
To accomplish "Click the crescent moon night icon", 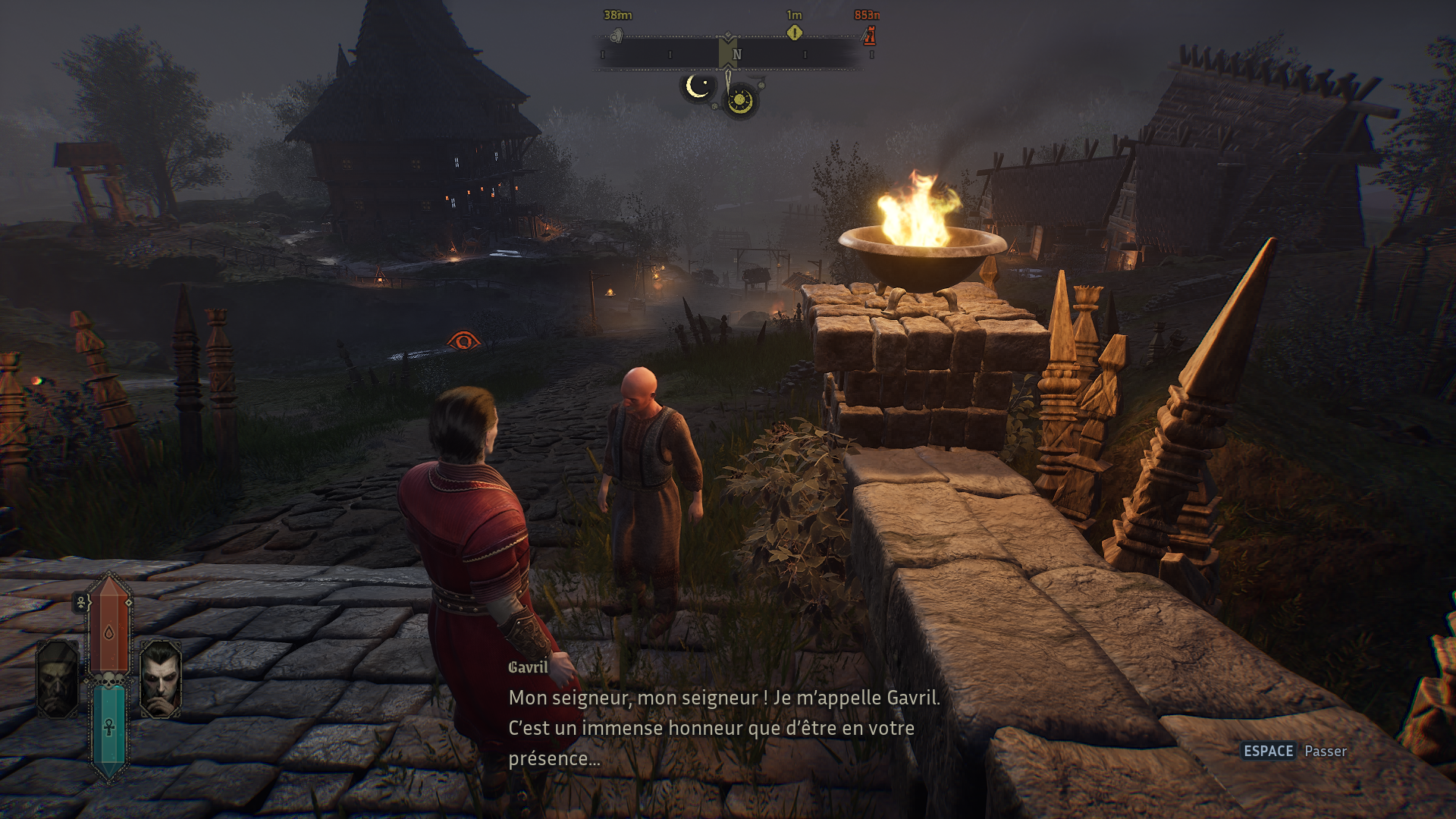I will point(697,86).
